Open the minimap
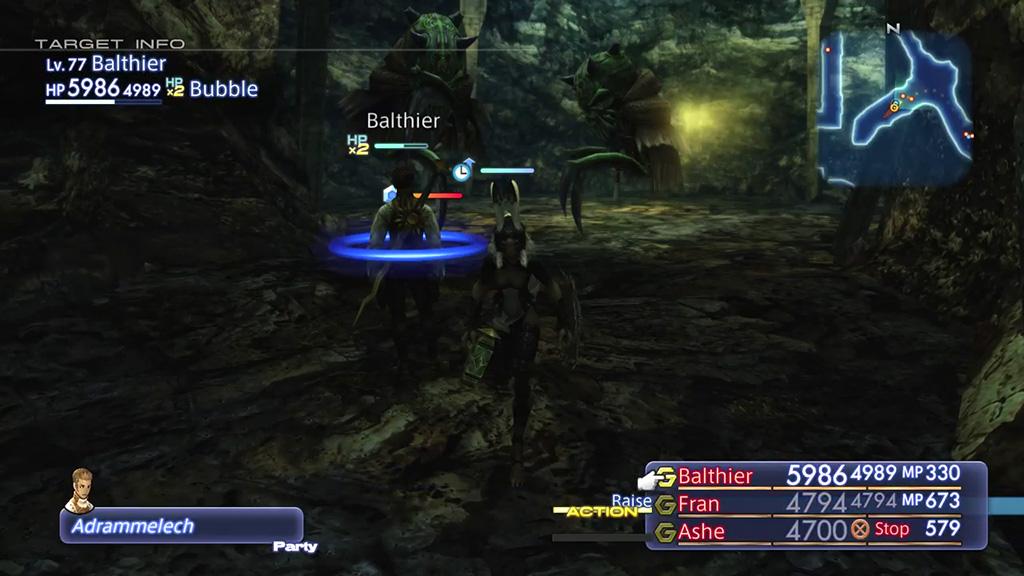 [894, 107]
